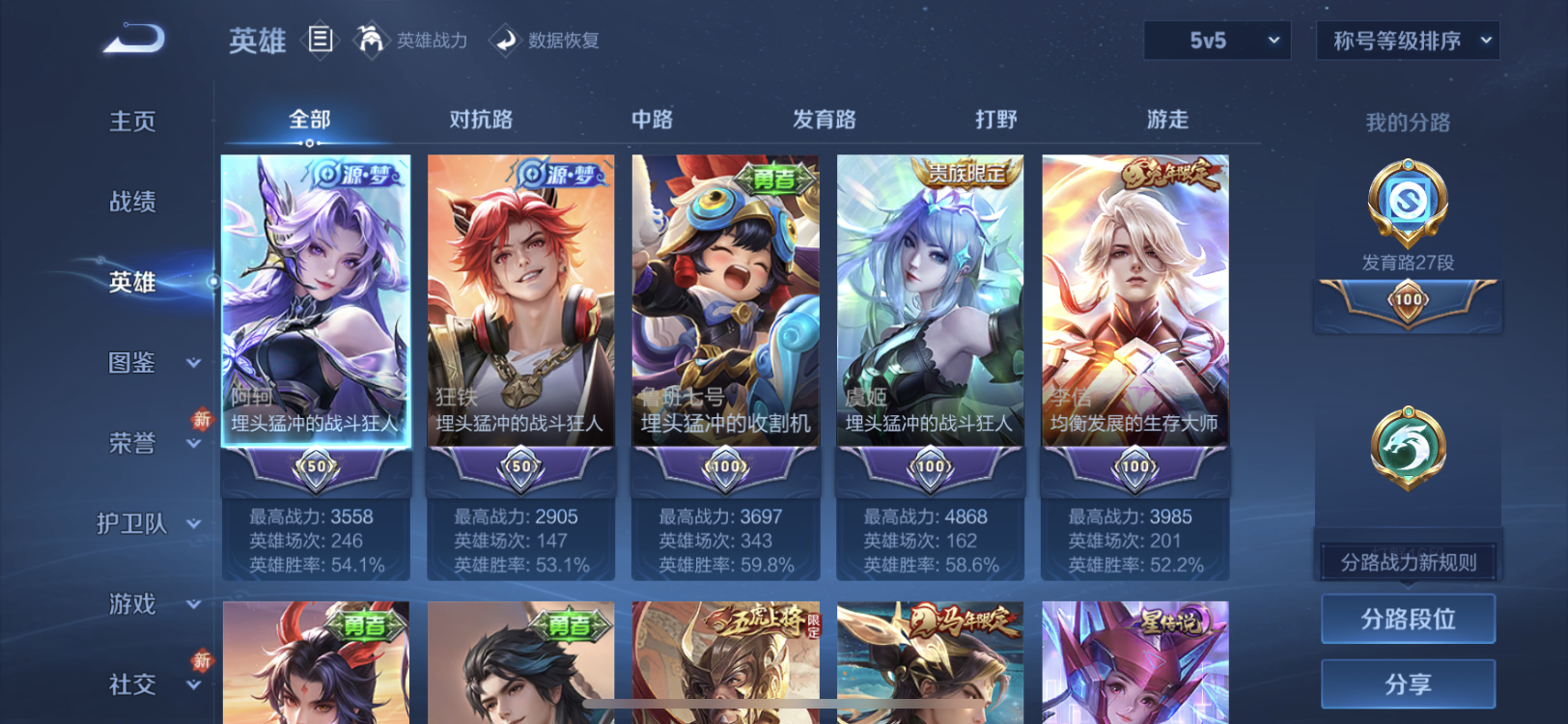Open the list filter icon beside 英雄 title
Image resolution: width=1568 pixels, height=724 pixels.
pos(320,39)
